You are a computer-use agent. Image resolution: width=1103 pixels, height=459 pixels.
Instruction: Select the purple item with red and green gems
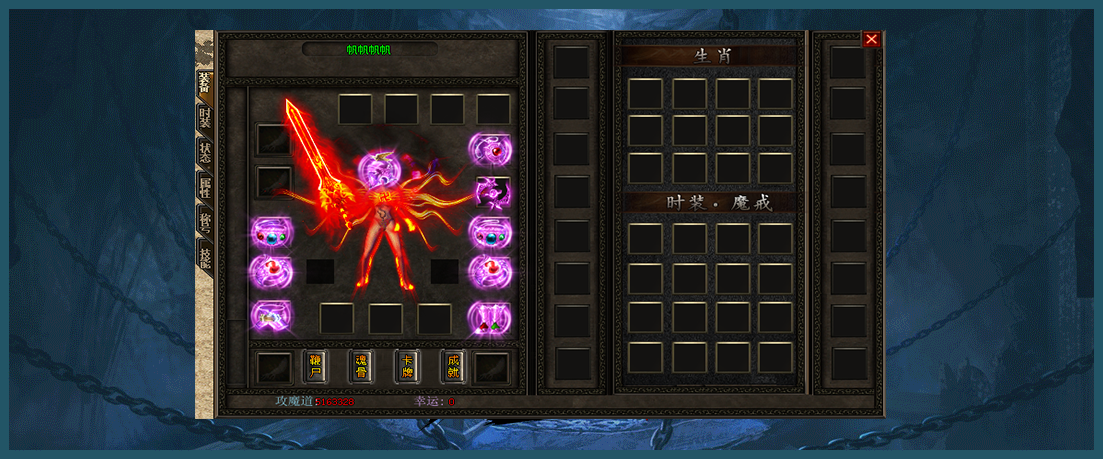click(x=490, y=318)
